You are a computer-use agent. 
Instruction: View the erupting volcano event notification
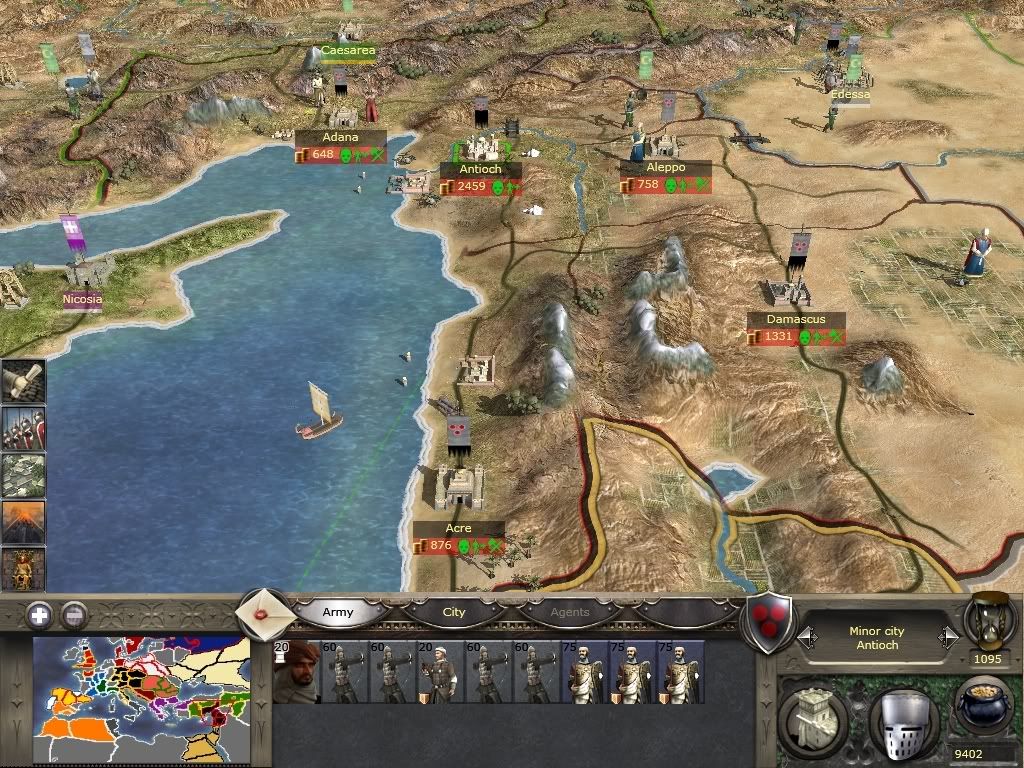[23, 522]
